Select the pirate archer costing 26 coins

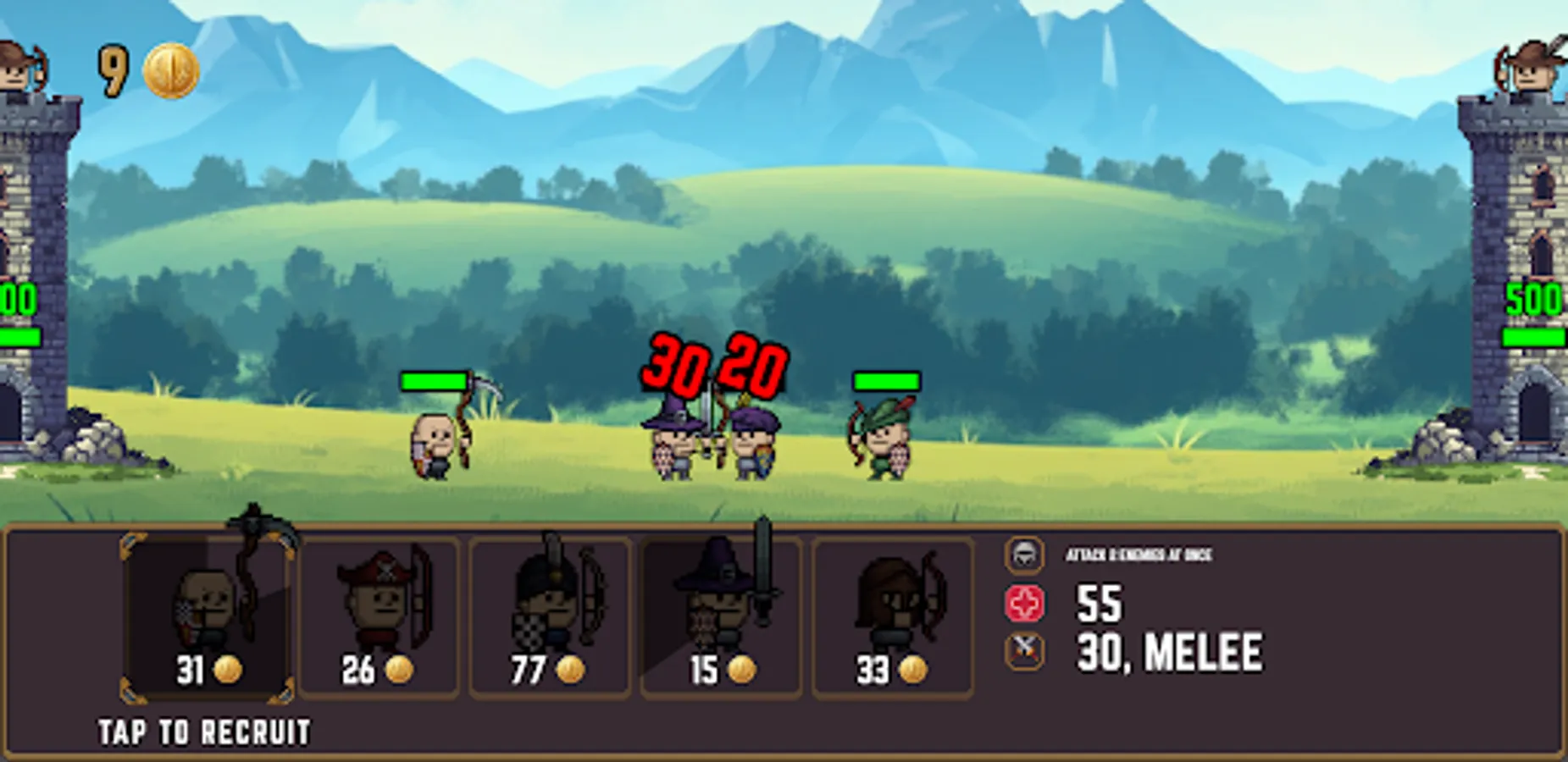point(377,610)
